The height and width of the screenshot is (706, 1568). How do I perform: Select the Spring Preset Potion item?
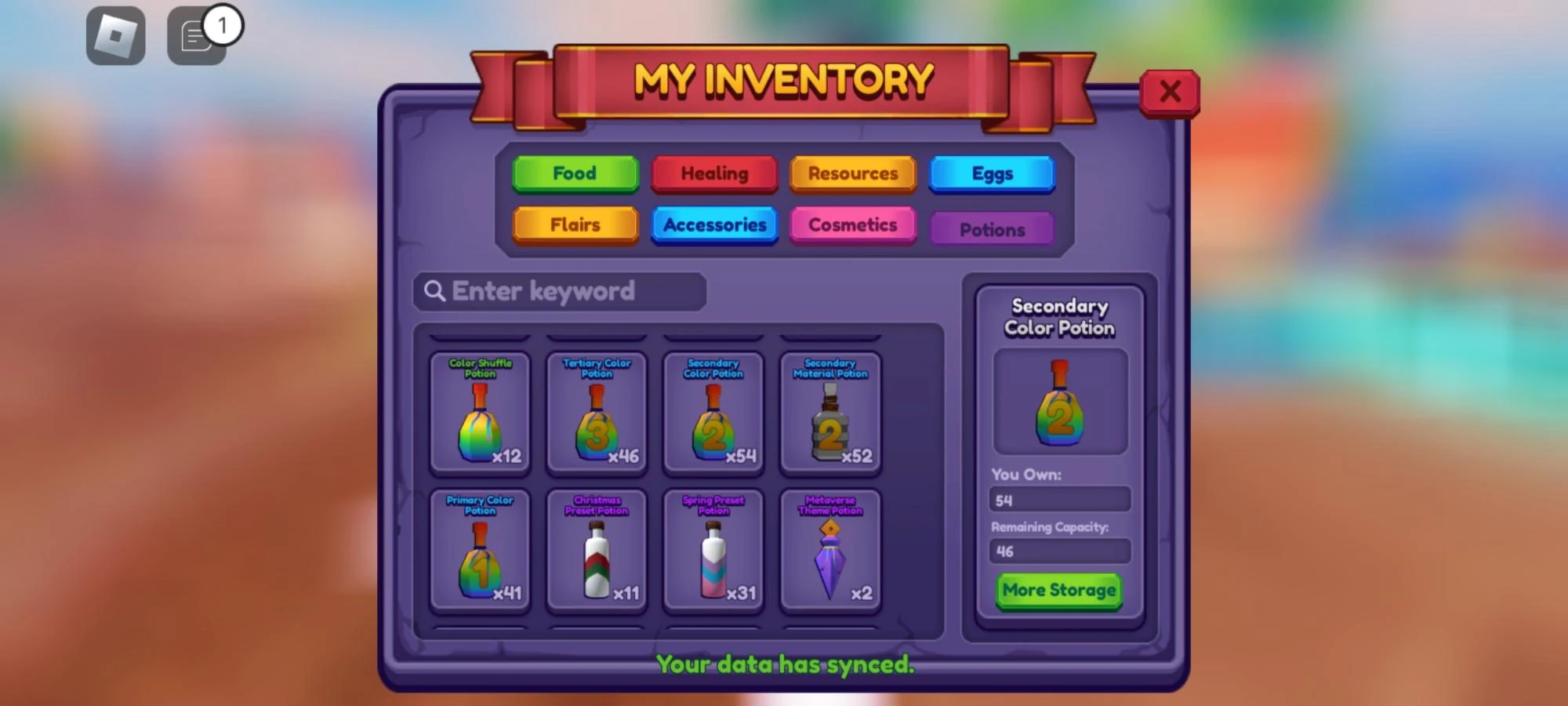coord(712,551)
